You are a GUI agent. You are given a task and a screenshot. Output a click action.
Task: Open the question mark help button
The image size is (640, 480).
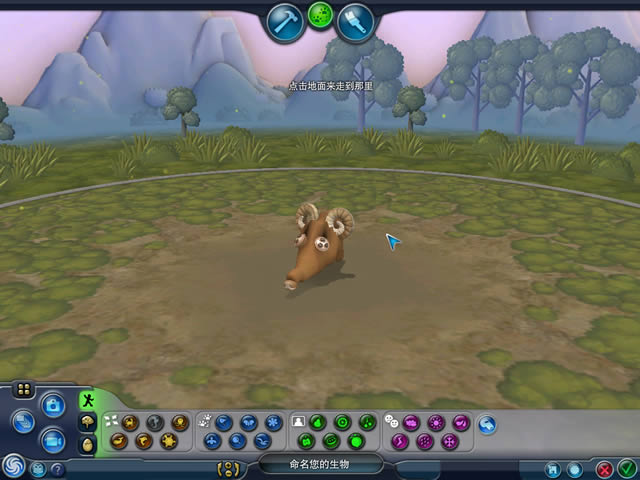tap(57, 468)
